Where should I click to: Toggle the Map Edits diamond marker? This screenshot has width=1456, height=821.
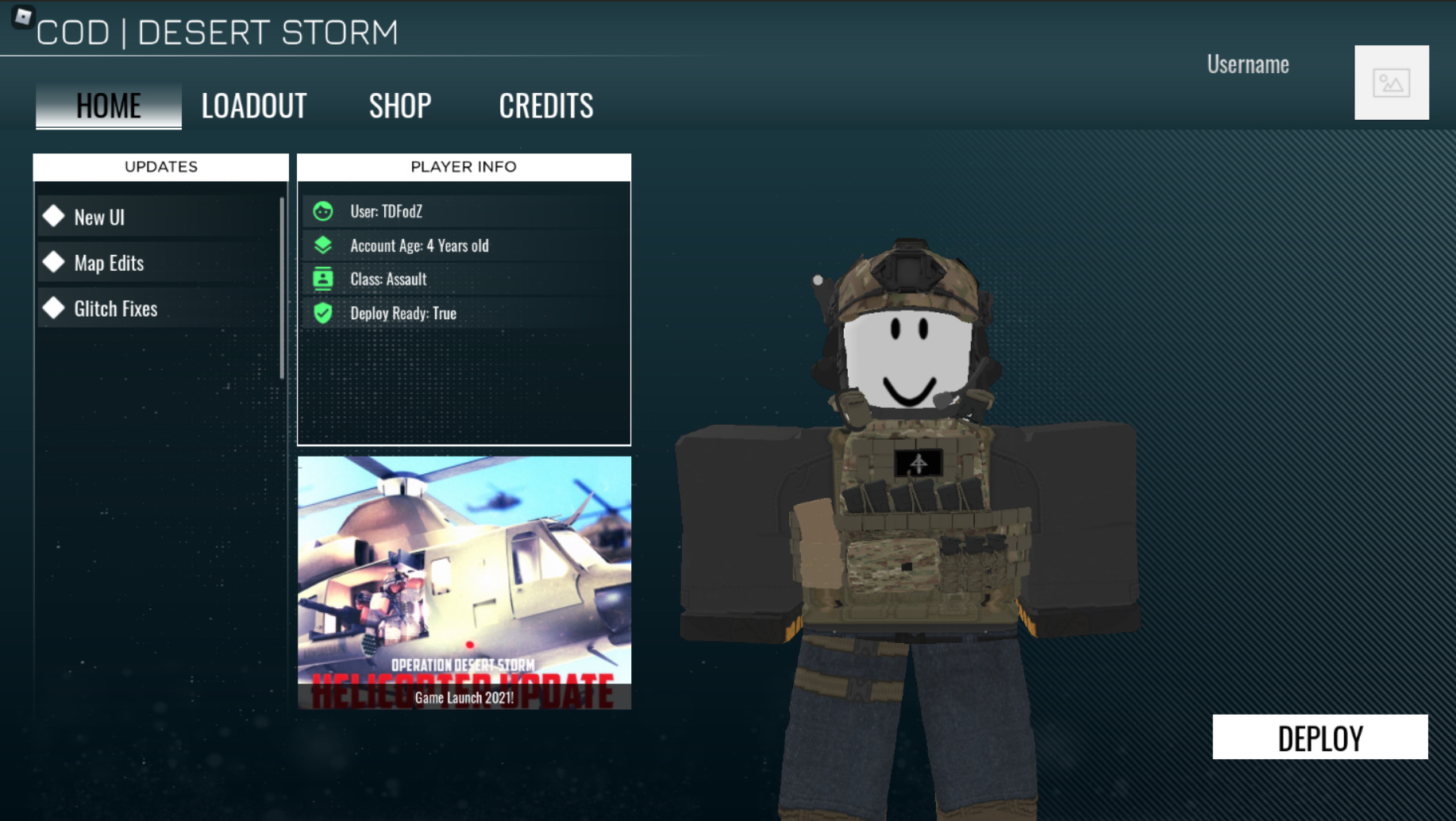click(x=54, y=262)
